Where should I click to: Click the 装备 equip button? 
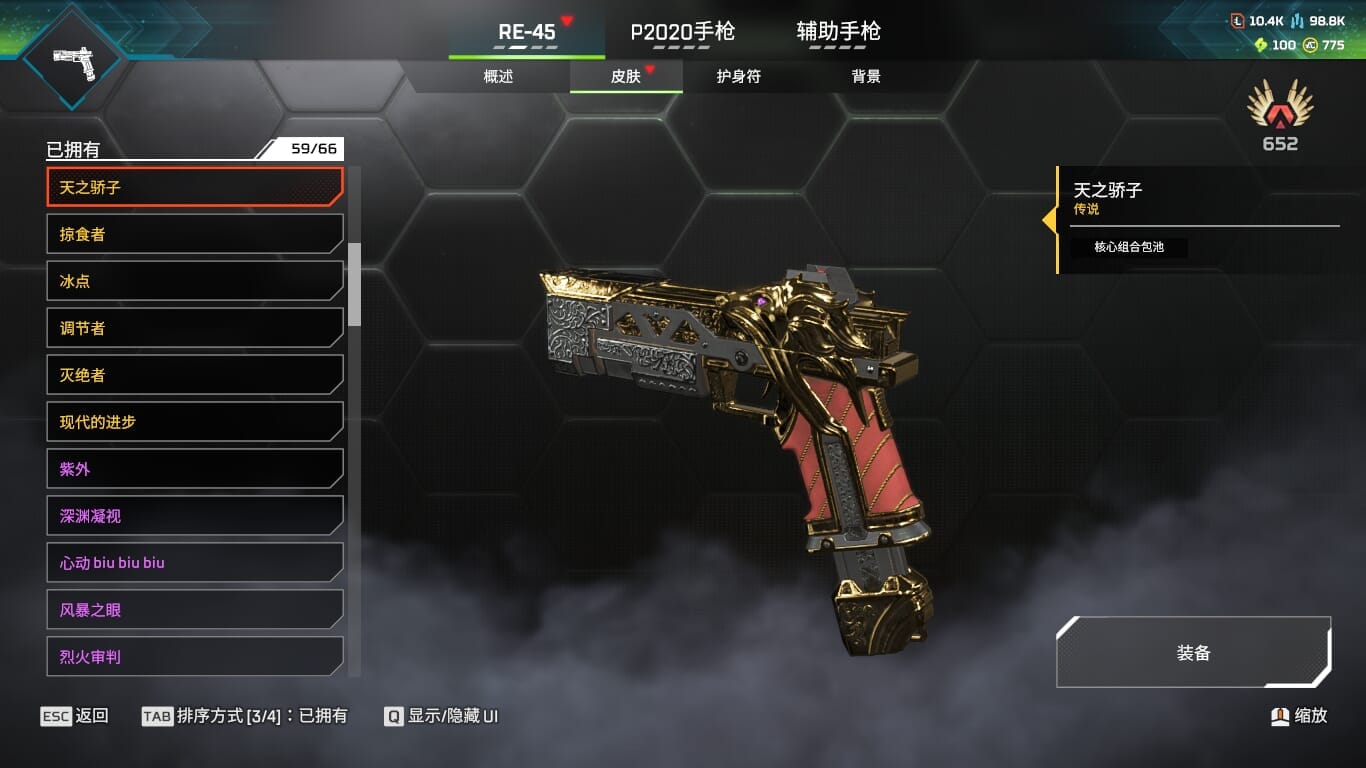point(1193,653)
